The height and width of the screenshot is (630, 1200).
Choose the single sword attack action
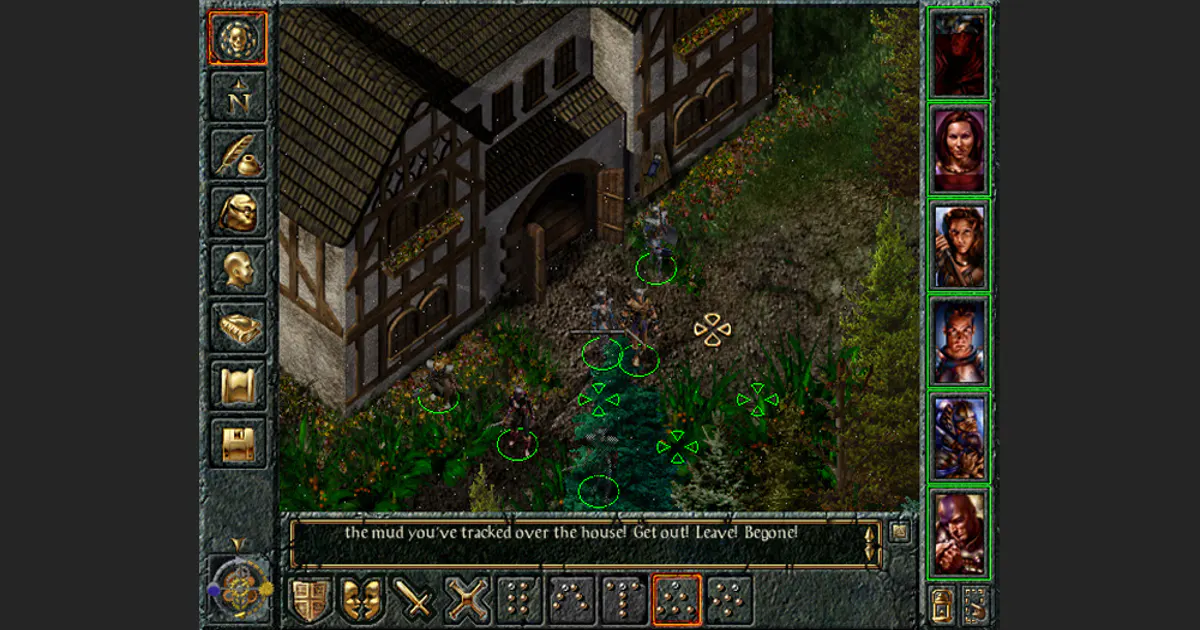click(x=415, y=600)
